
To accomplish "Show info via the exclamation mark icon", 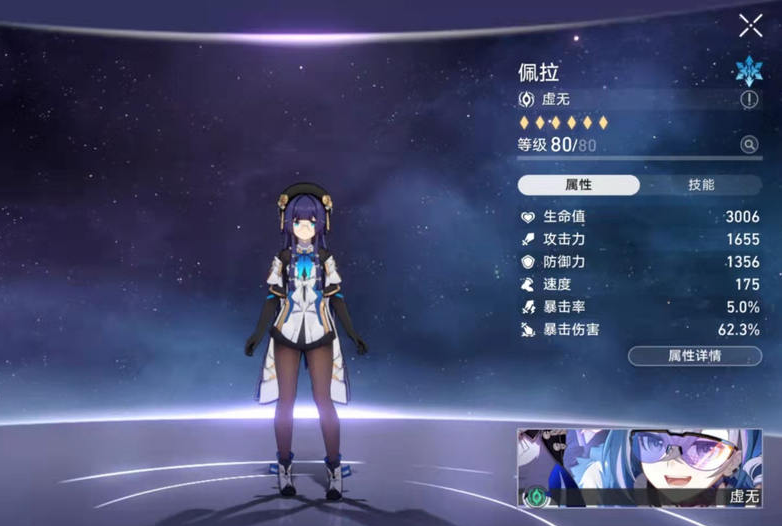I will [749, 99].
